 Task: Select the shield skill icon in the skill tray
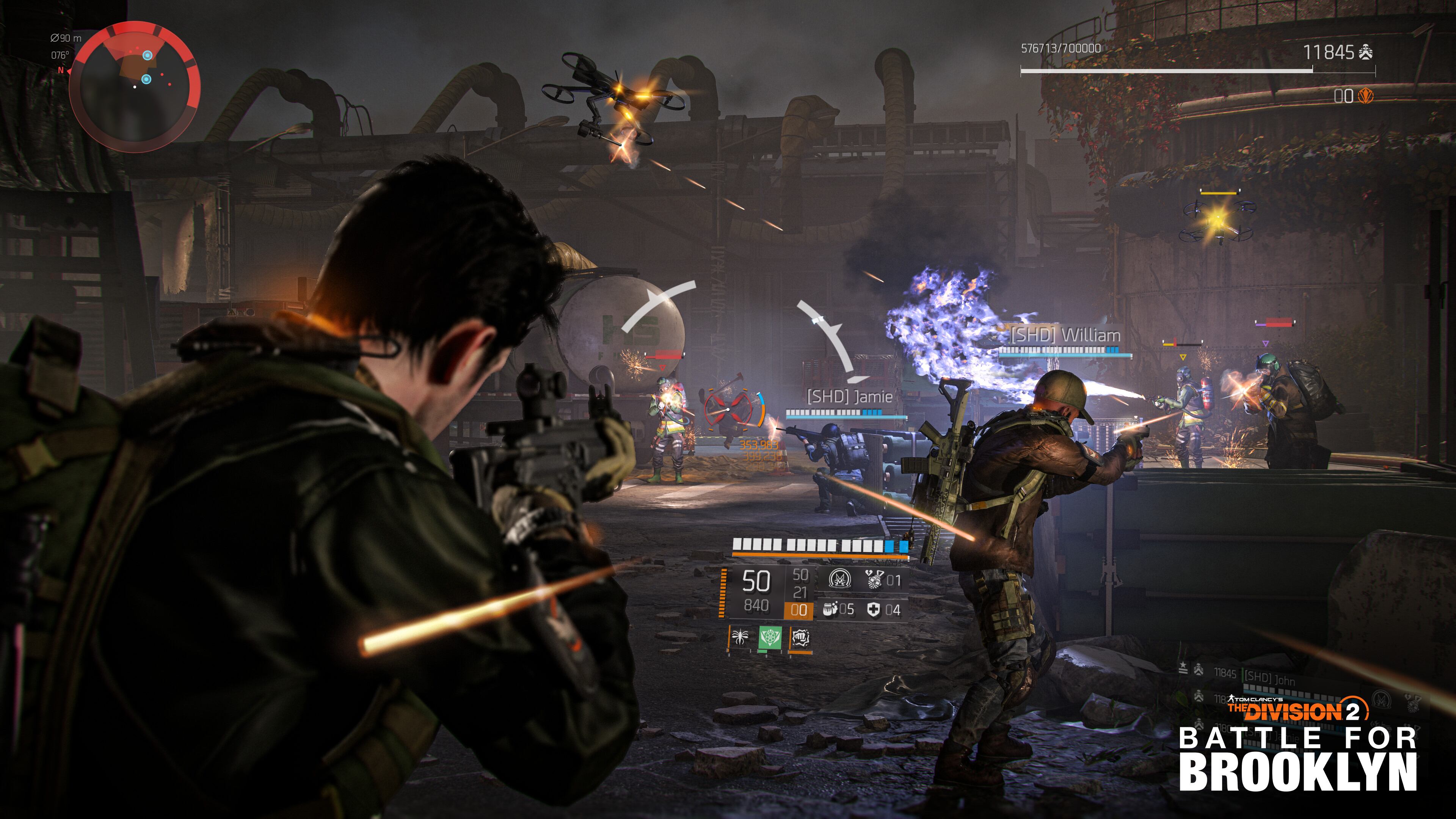click(802, 638)
